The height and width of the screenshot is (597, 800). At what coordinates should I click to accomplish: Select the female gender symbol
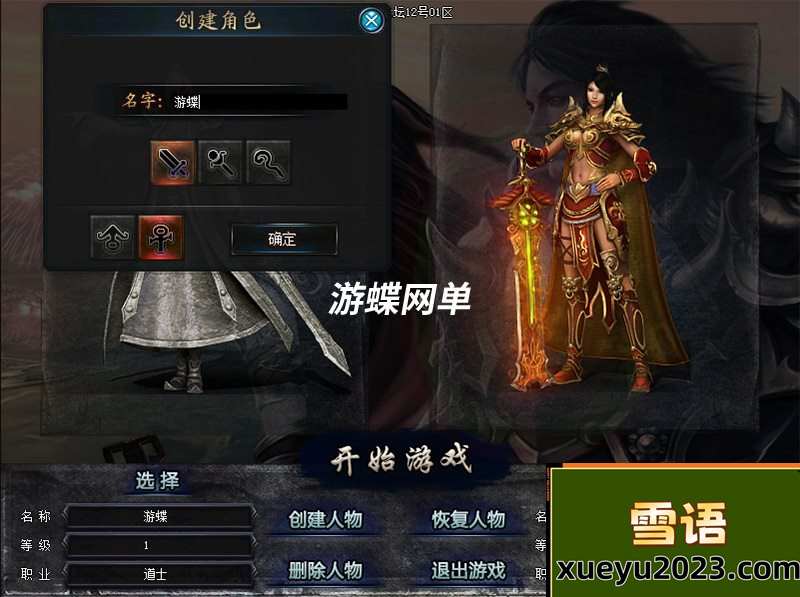[161, 238]
